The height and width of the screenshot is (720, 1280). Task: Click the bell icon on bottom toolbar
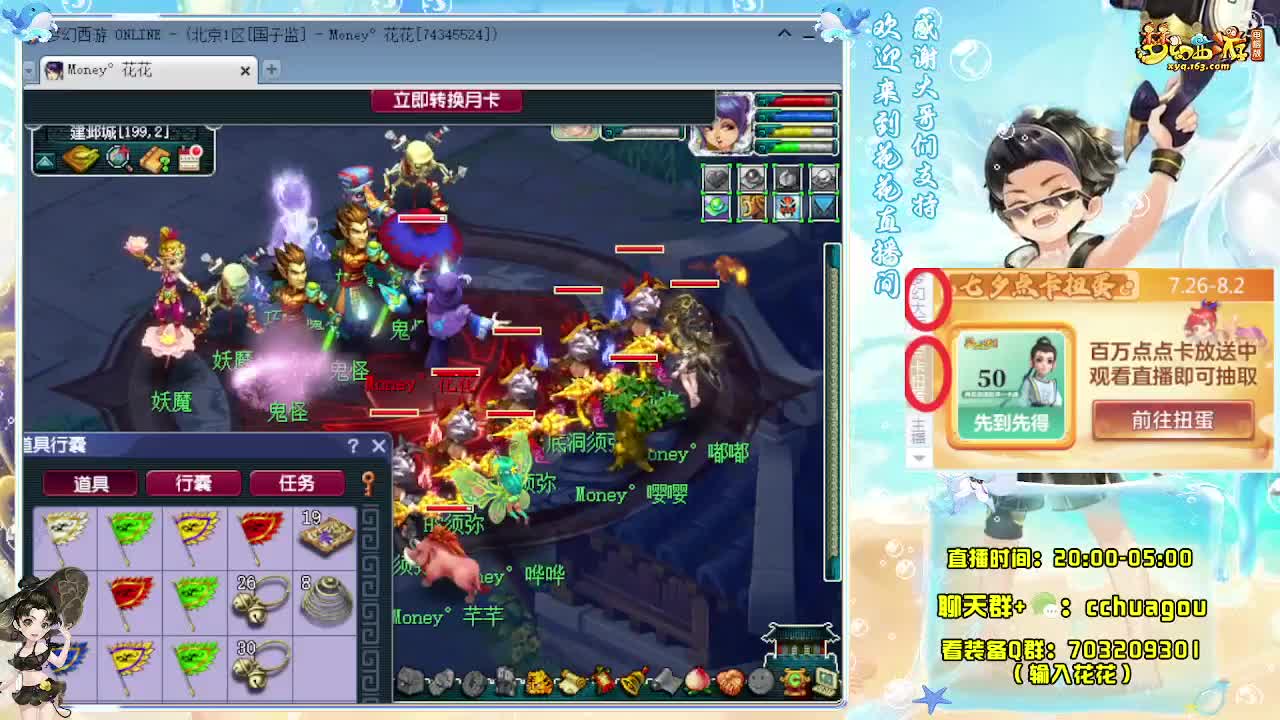point(635,681)
